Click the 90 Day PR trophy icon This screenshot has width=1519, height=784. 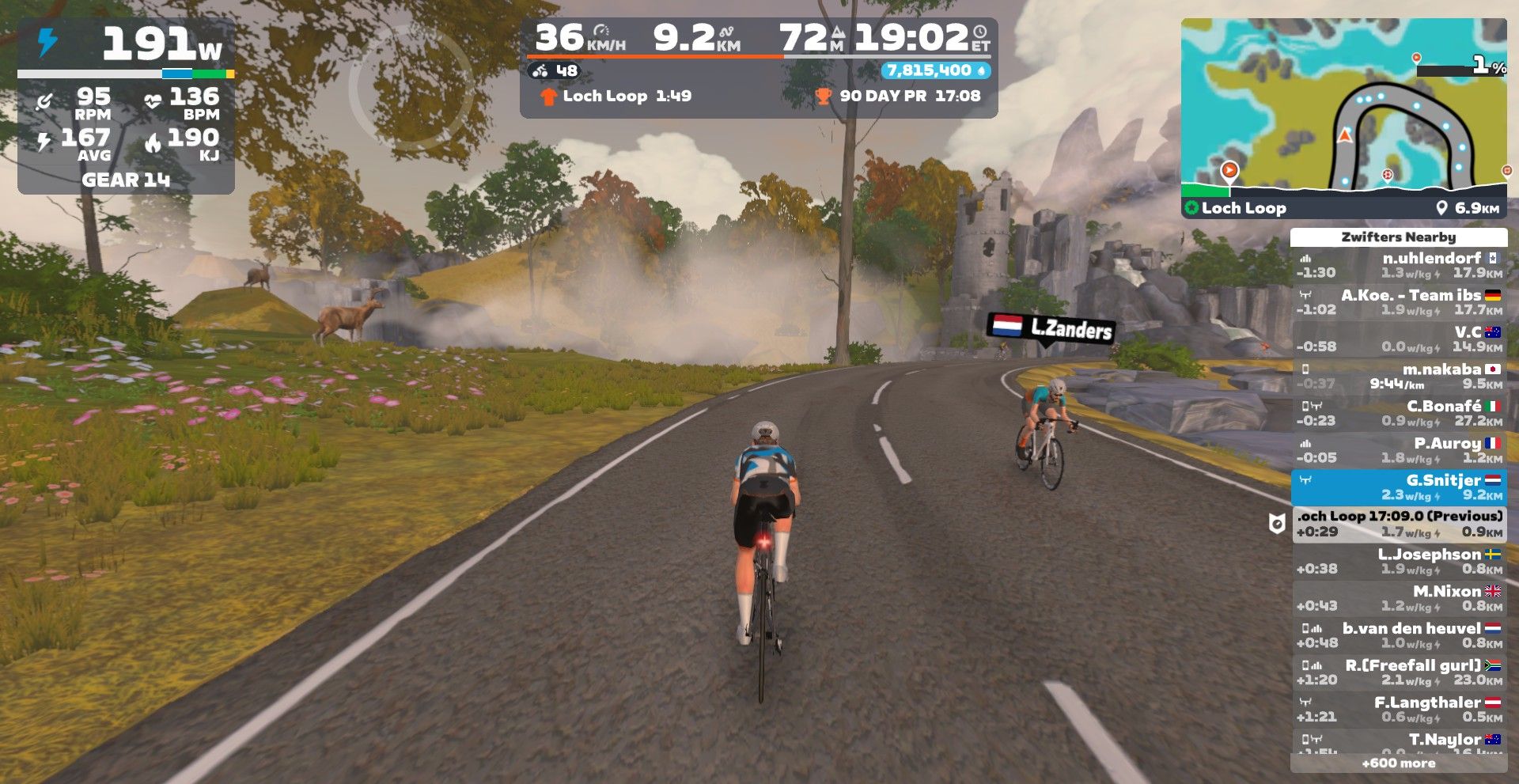(824, 97)
